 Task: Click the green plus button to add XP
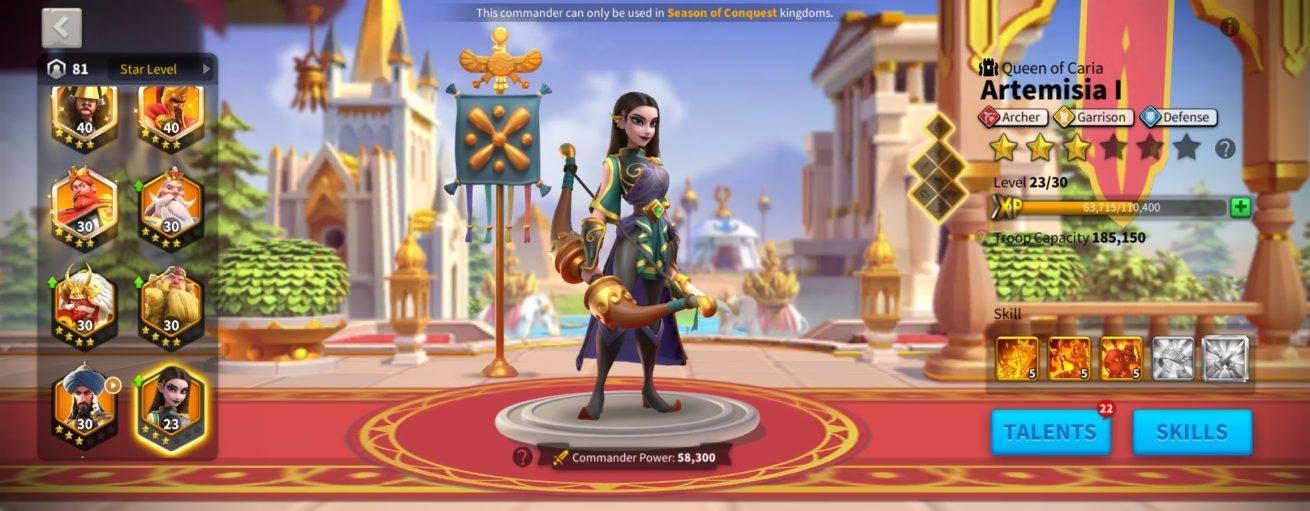(x=1240, y=208)
